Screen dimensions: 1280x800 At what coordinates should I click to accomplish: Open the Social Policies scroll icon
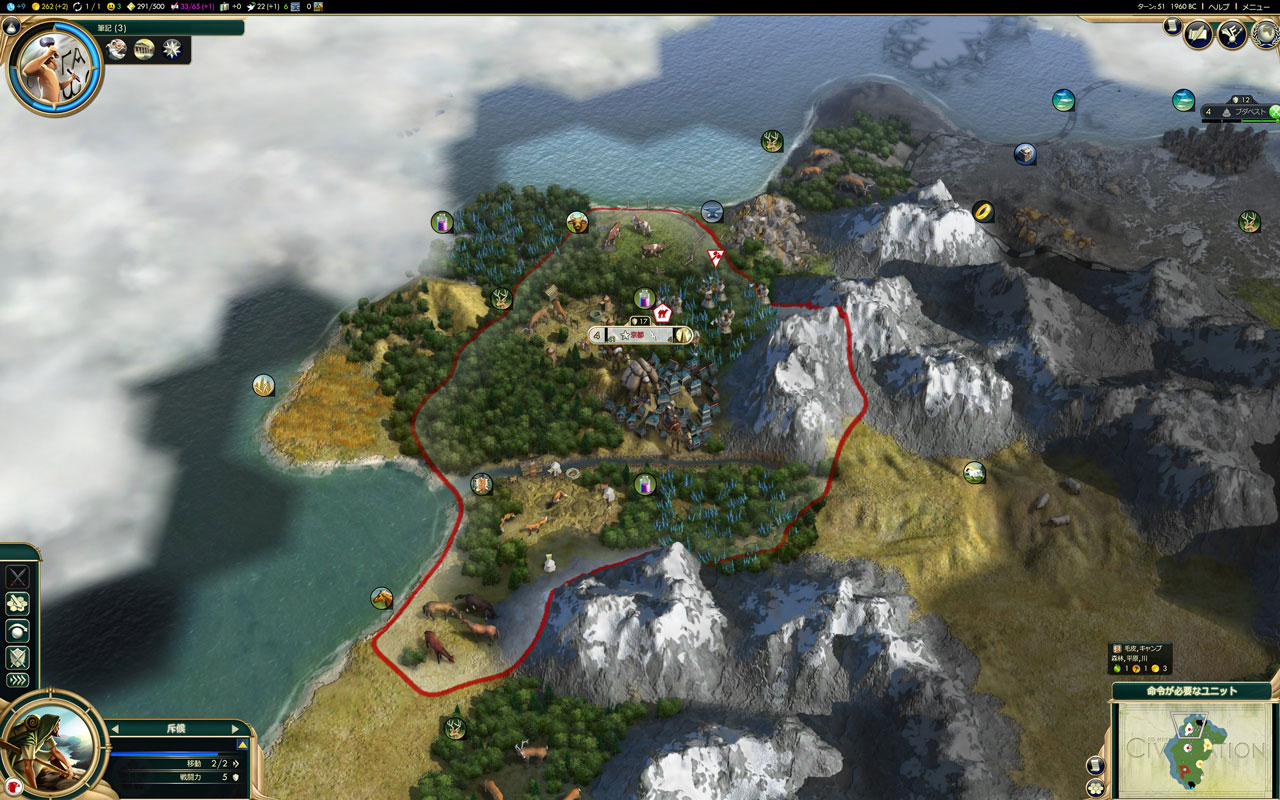click(x=1198, y=34)
